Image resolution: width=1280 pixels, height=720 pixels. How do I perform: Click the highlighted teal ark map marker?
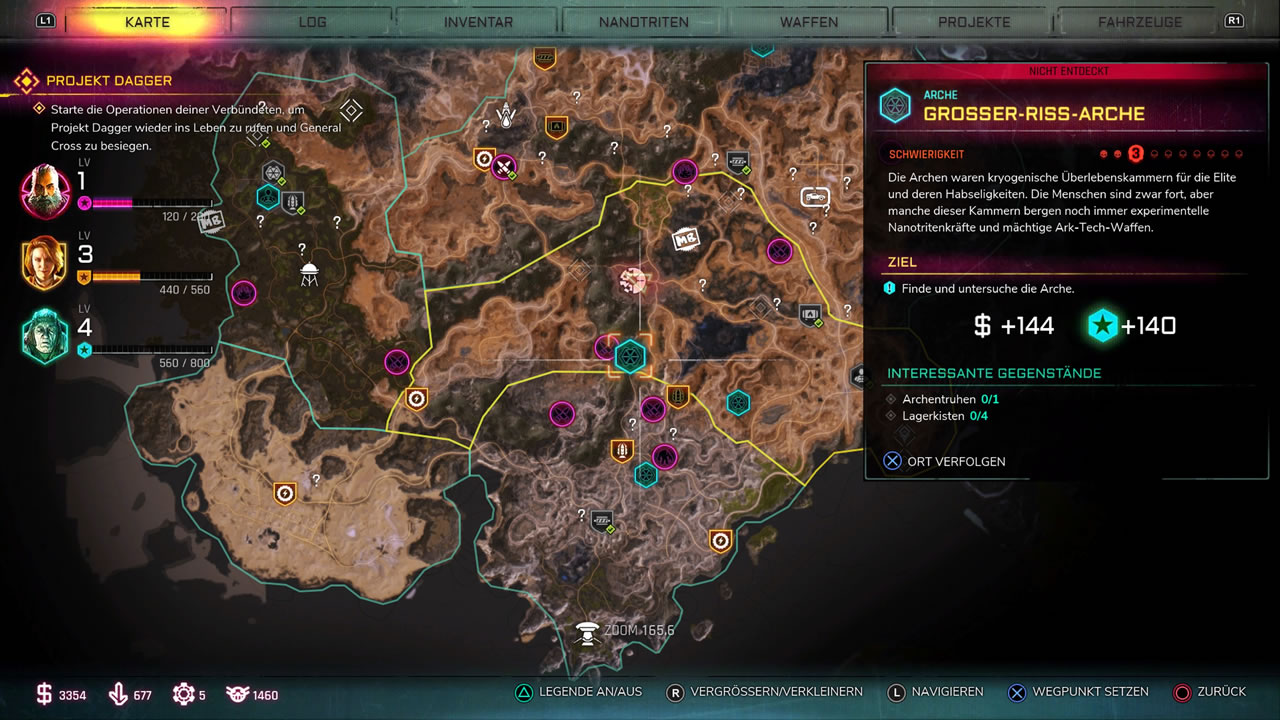[630, 356]
